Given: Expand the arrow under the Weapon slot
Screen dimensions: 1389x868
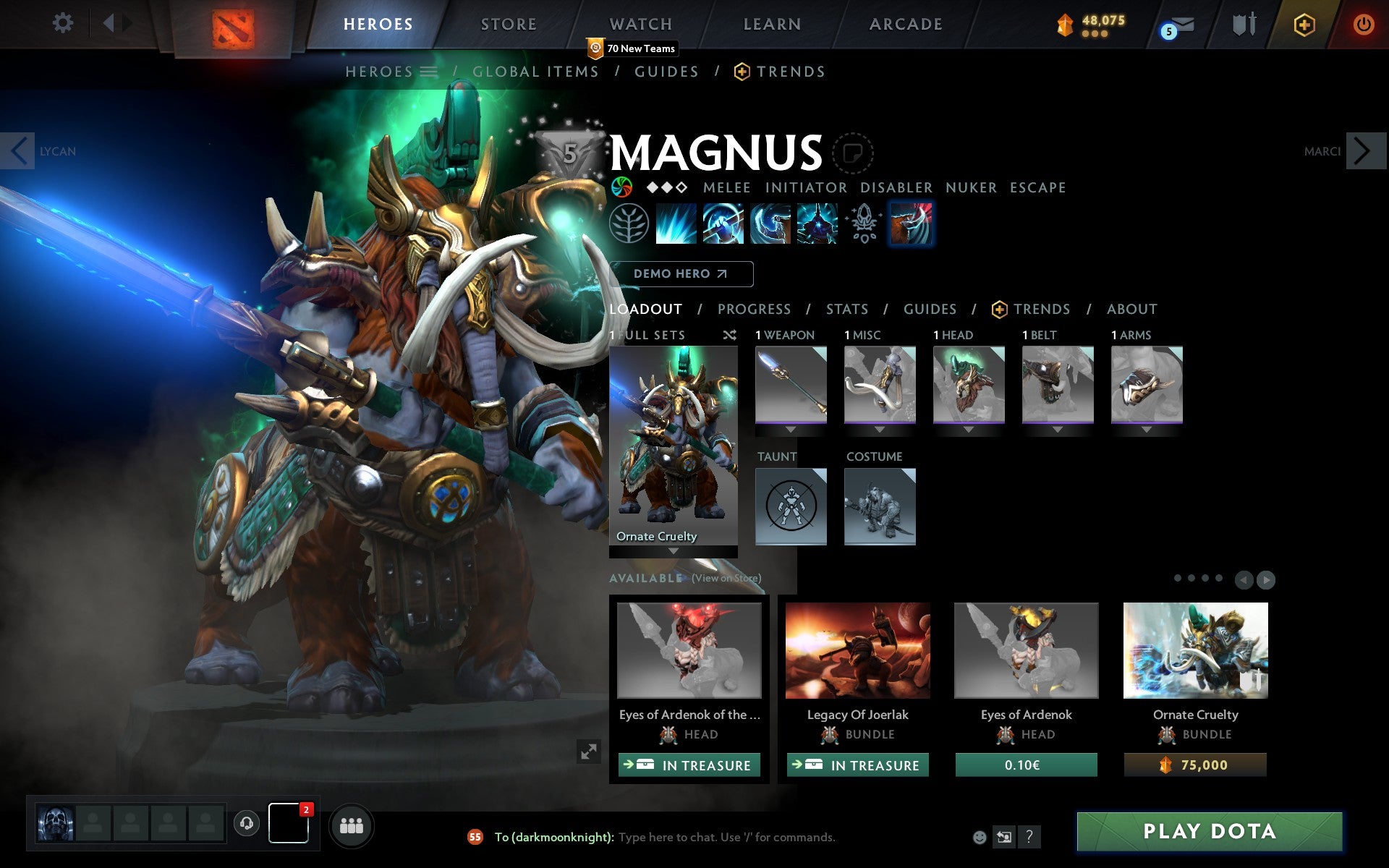Looking at the screenshot, I should [791, 428].
